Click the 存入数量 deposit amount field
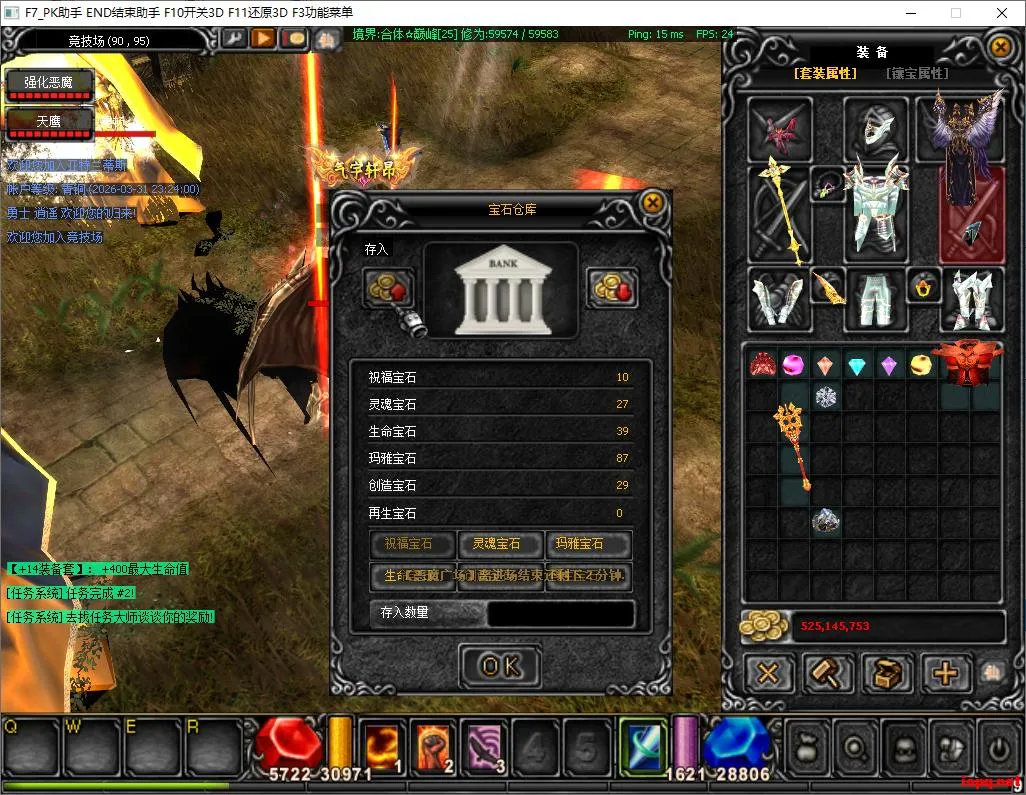The image size is (1026, 795). coord(560,613)
